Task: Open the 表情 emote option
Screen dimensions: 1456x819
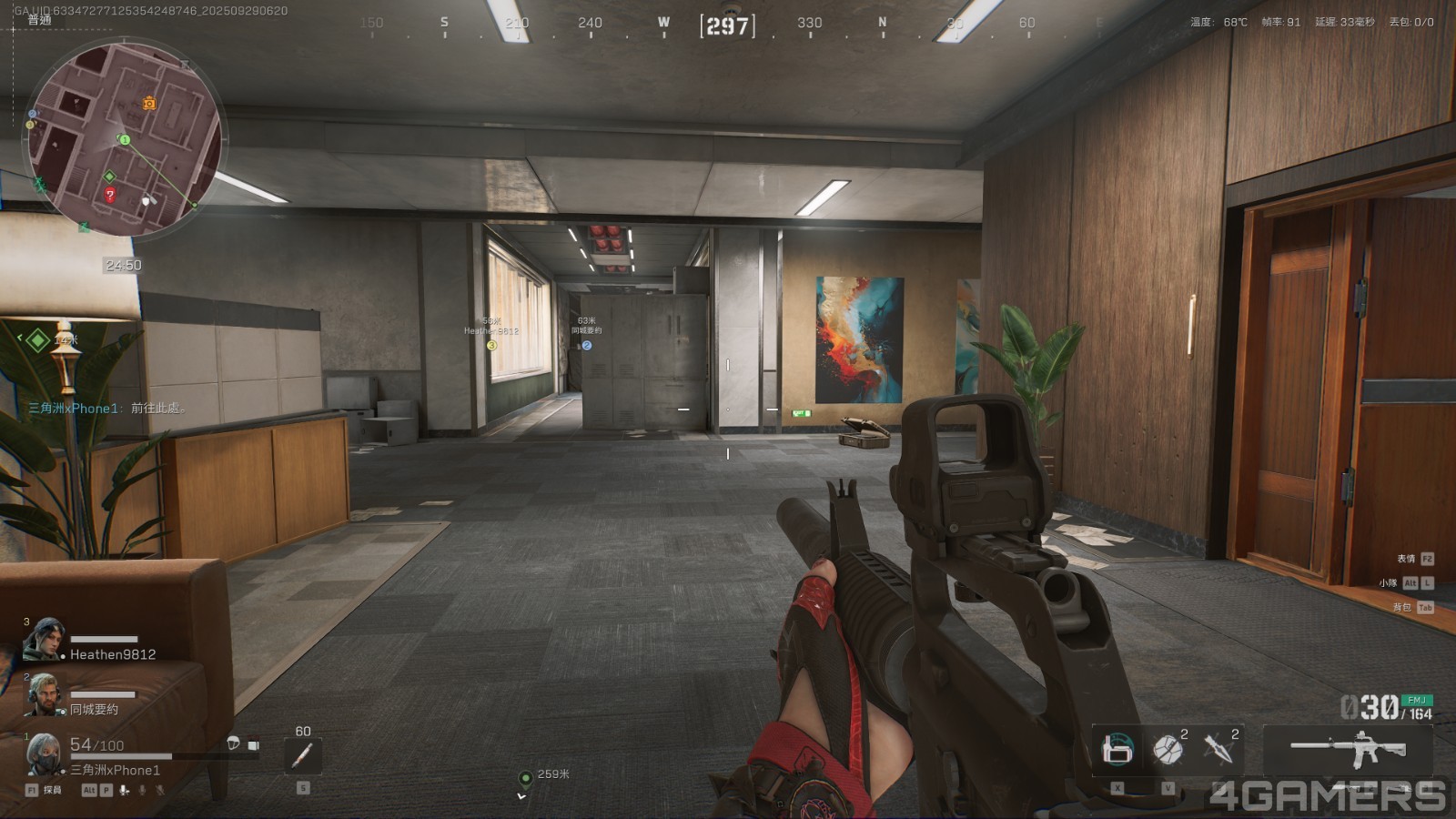Action: (x=1407, y=559)
